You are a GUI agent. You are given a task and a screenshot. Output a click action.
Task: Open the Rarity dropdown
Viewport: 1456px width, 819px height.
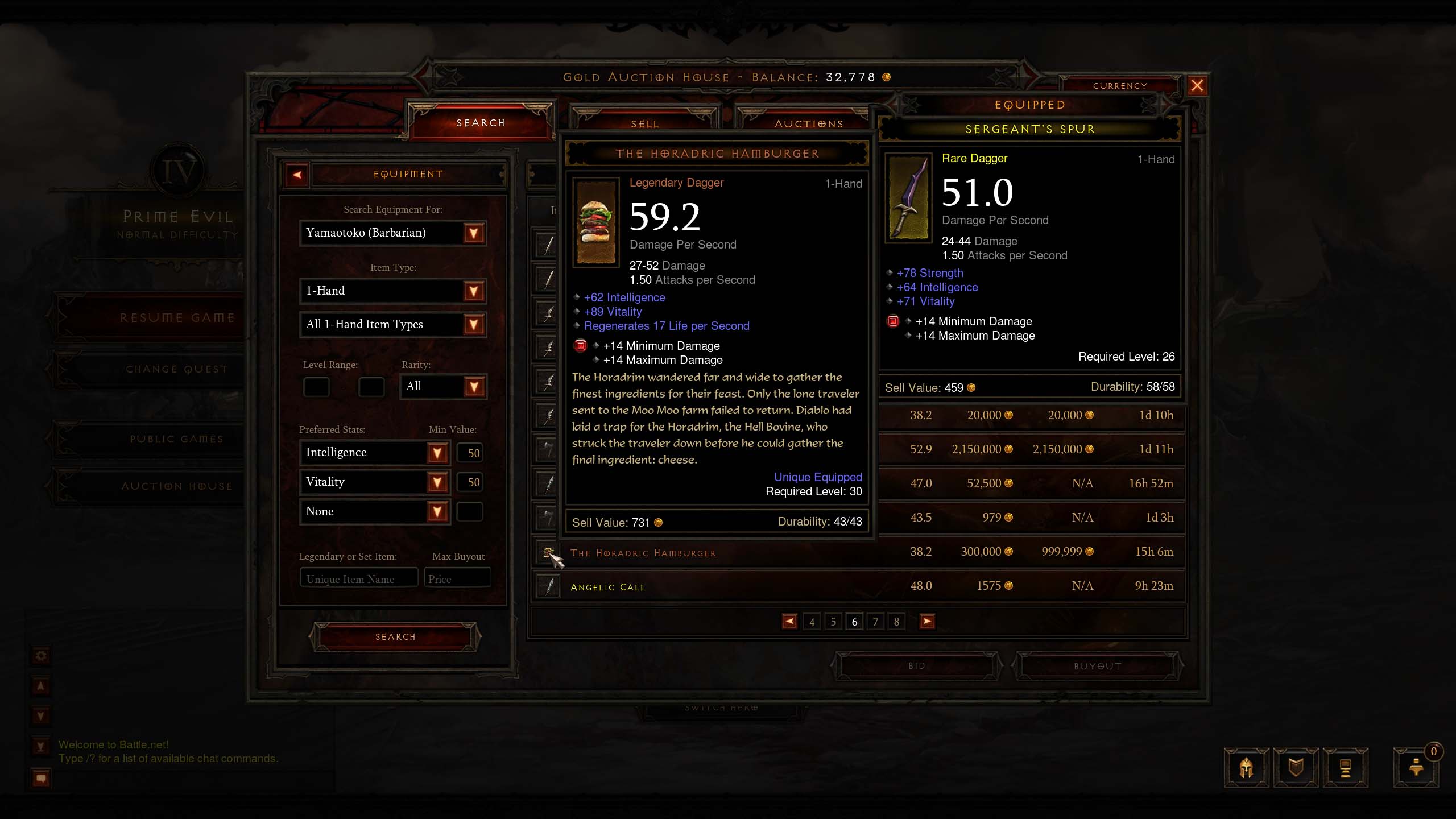[473, 387]
